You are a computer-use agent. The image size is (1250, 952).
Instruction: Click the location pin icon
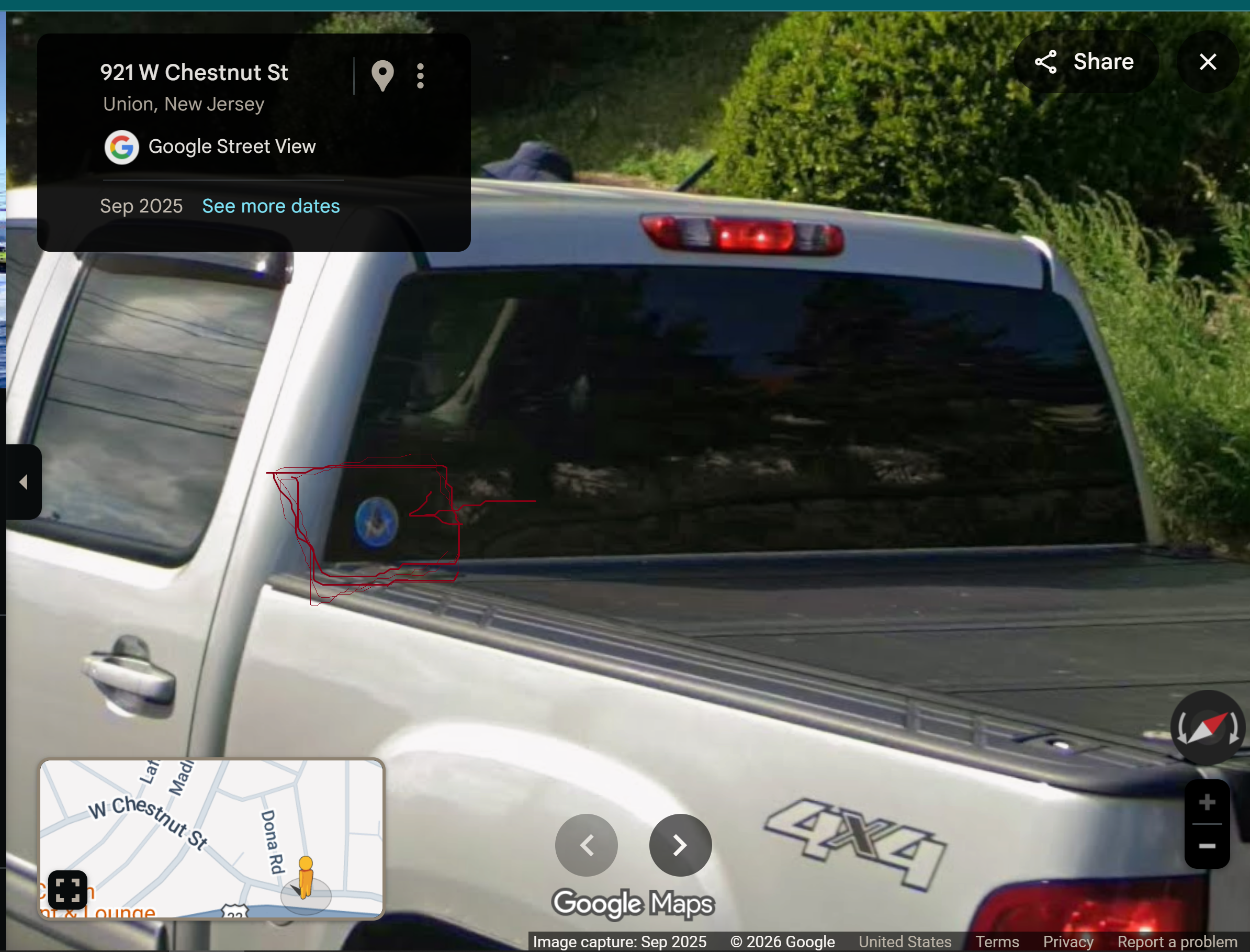coord(382,75)
